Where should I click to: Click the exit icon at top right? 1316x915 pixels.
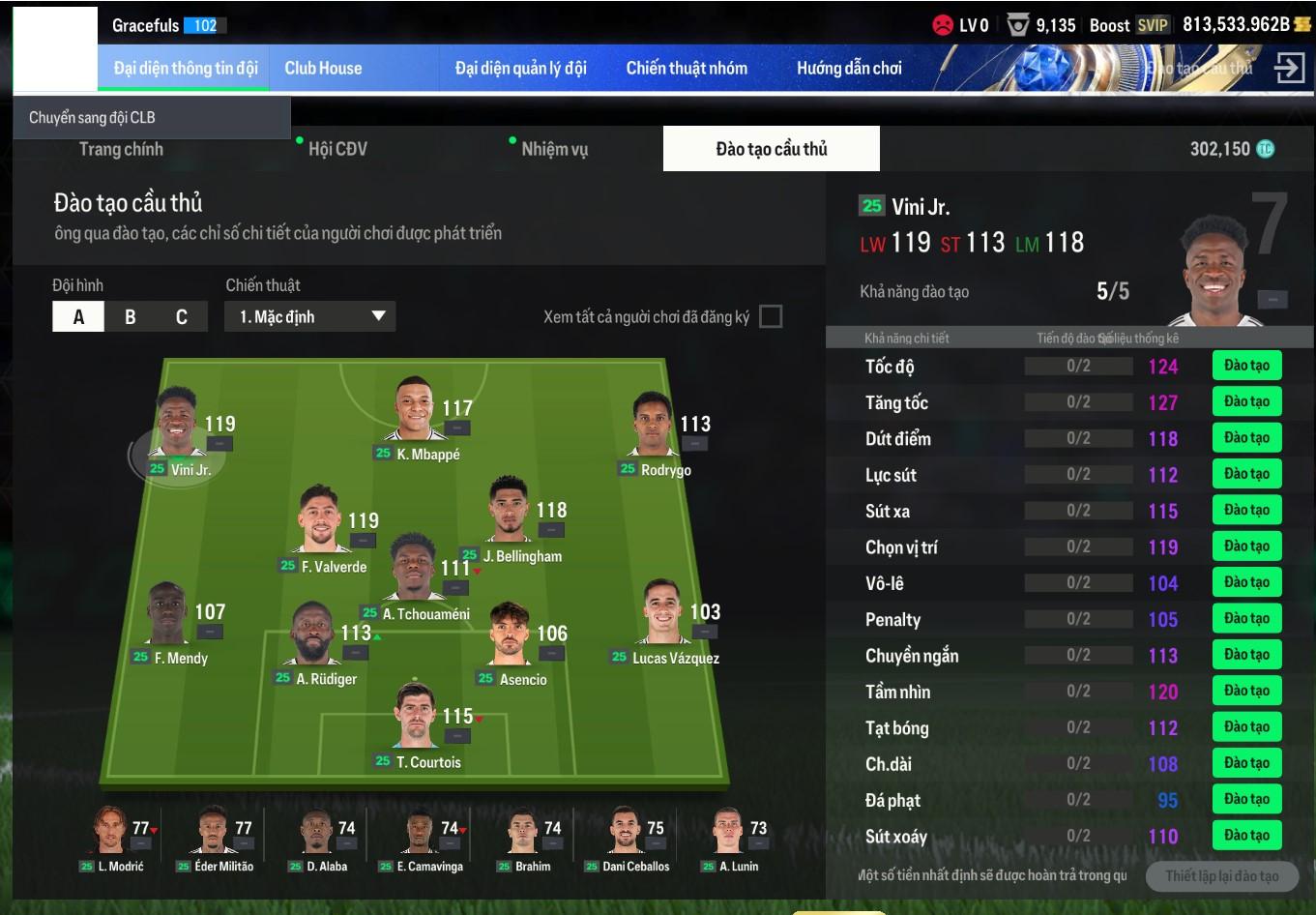[1289, 69]
